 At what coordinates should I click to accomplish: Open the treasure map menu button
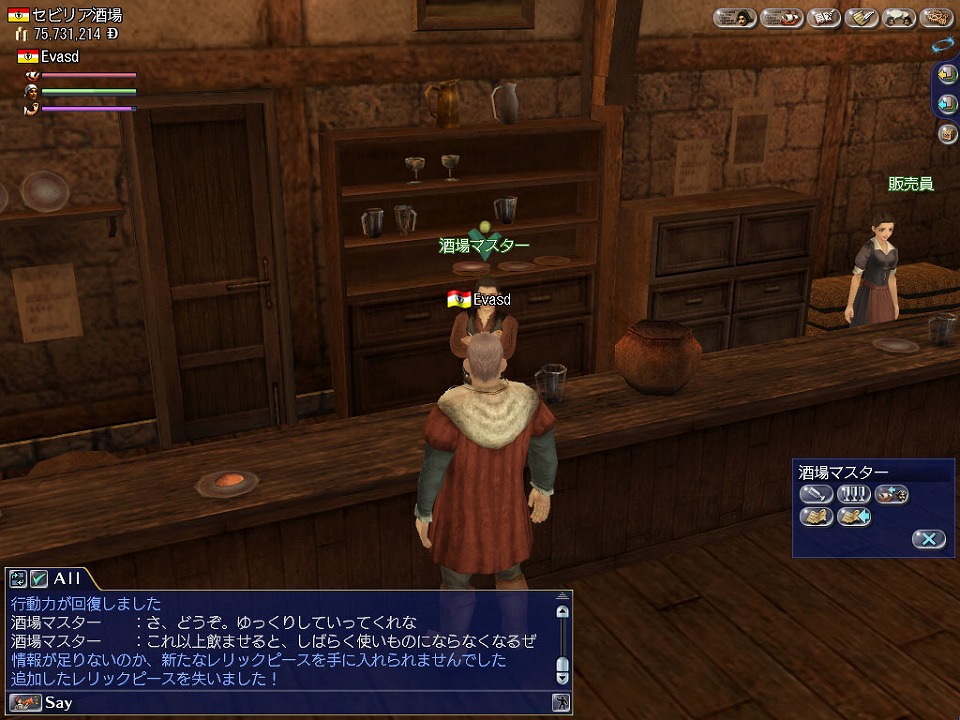tap(937, 17)
